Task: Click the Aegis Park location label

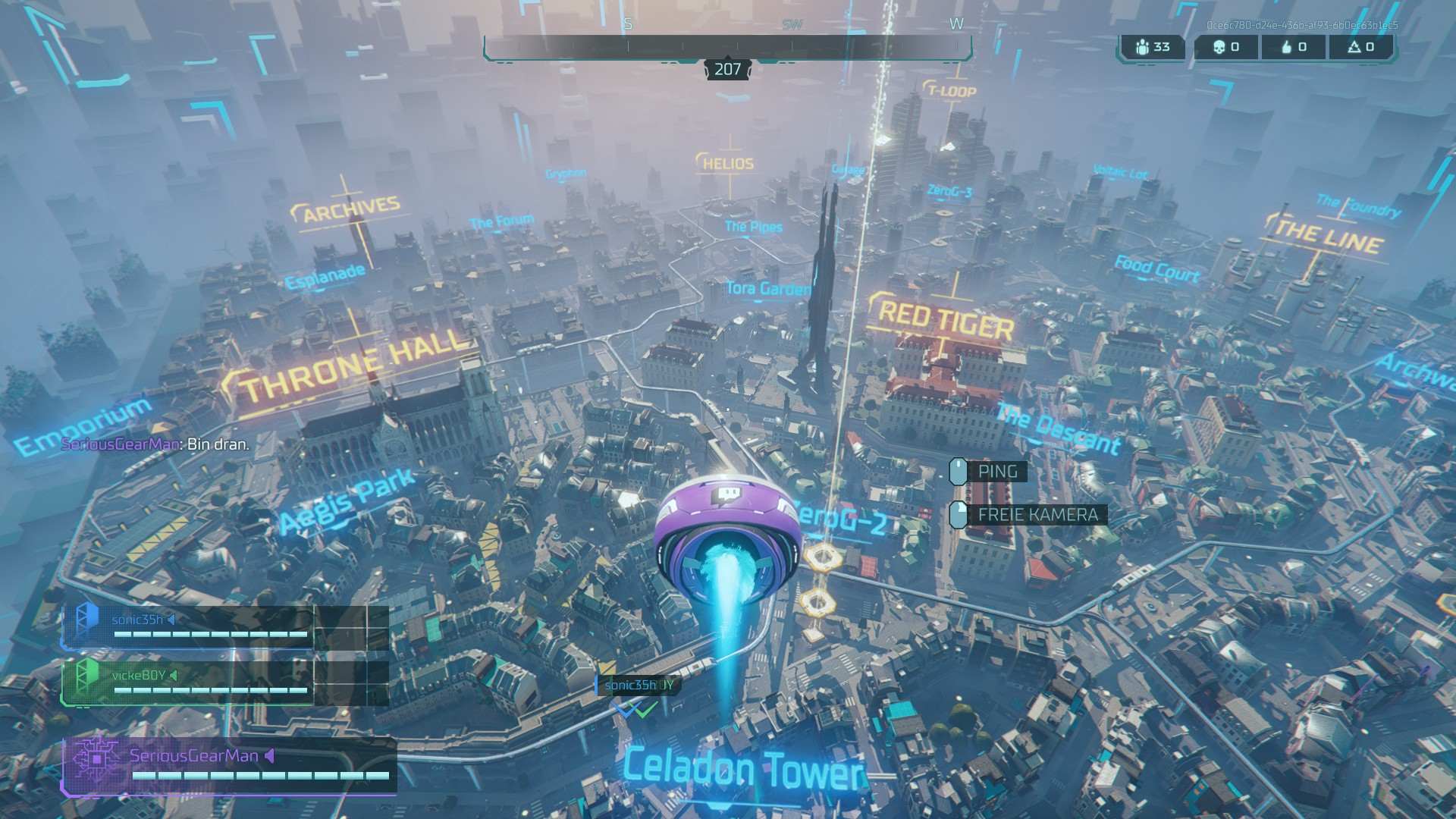Action: [347, 500]
